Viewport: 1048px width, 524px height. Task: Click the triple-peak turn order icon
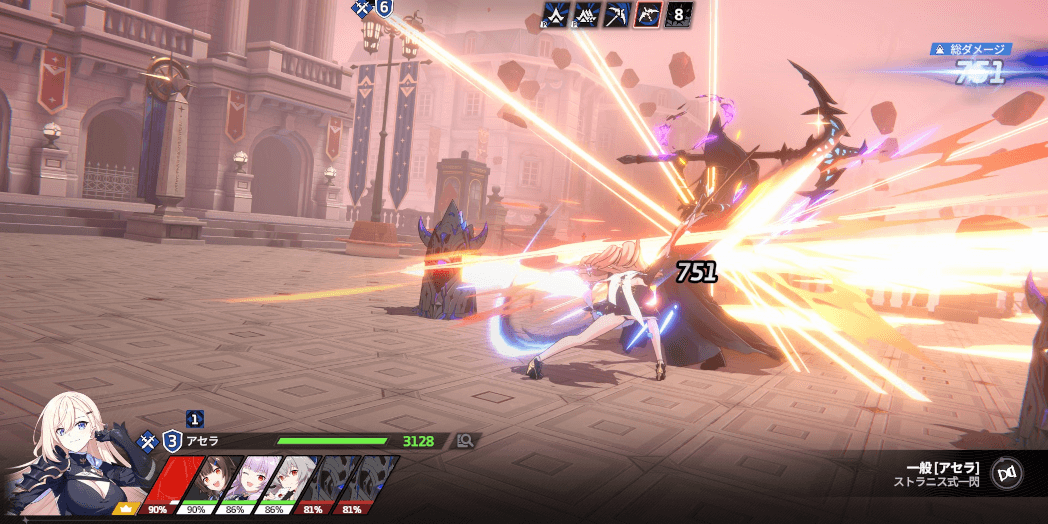coord(587,14)
